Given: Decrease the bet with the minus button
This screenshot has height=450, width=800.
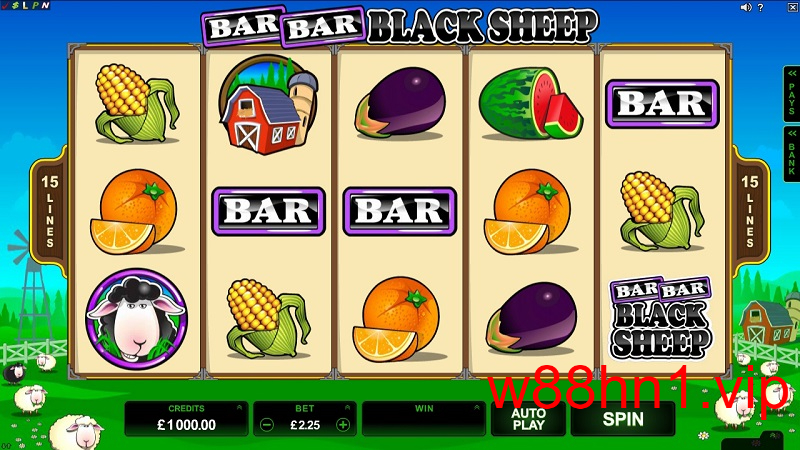Looking at the screenshot, I should coord(266,424).
